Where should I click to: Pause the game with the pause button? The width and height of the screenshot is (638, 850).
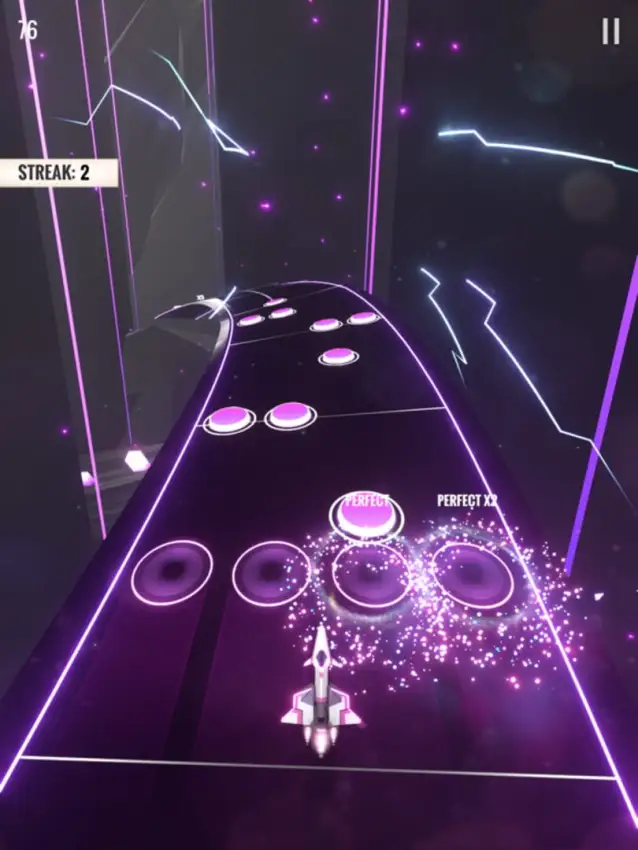(610, 32)
